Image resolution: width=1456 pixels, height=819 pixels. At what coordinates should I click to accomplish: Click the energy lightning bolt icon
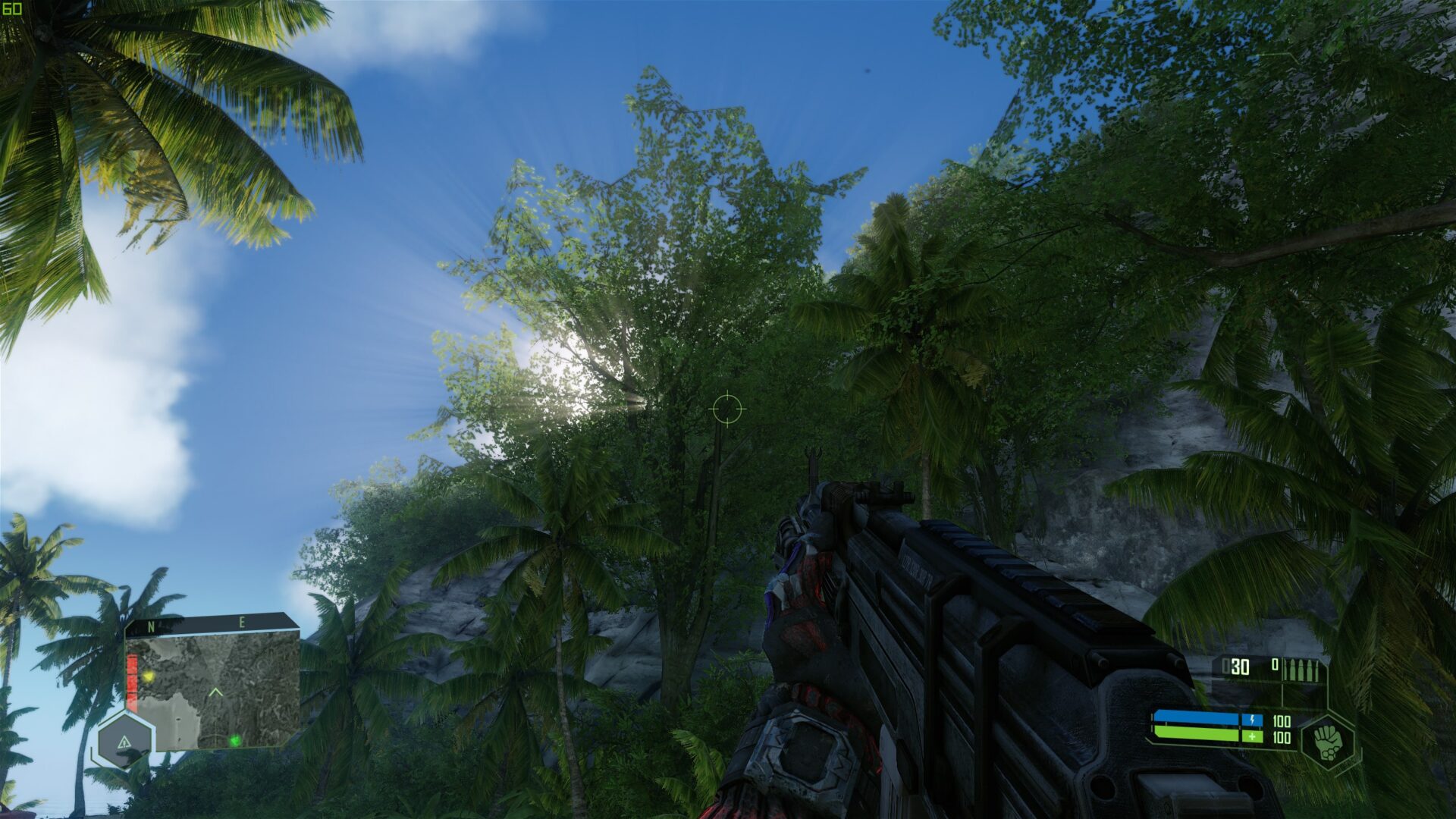[x=1252, y=720]
